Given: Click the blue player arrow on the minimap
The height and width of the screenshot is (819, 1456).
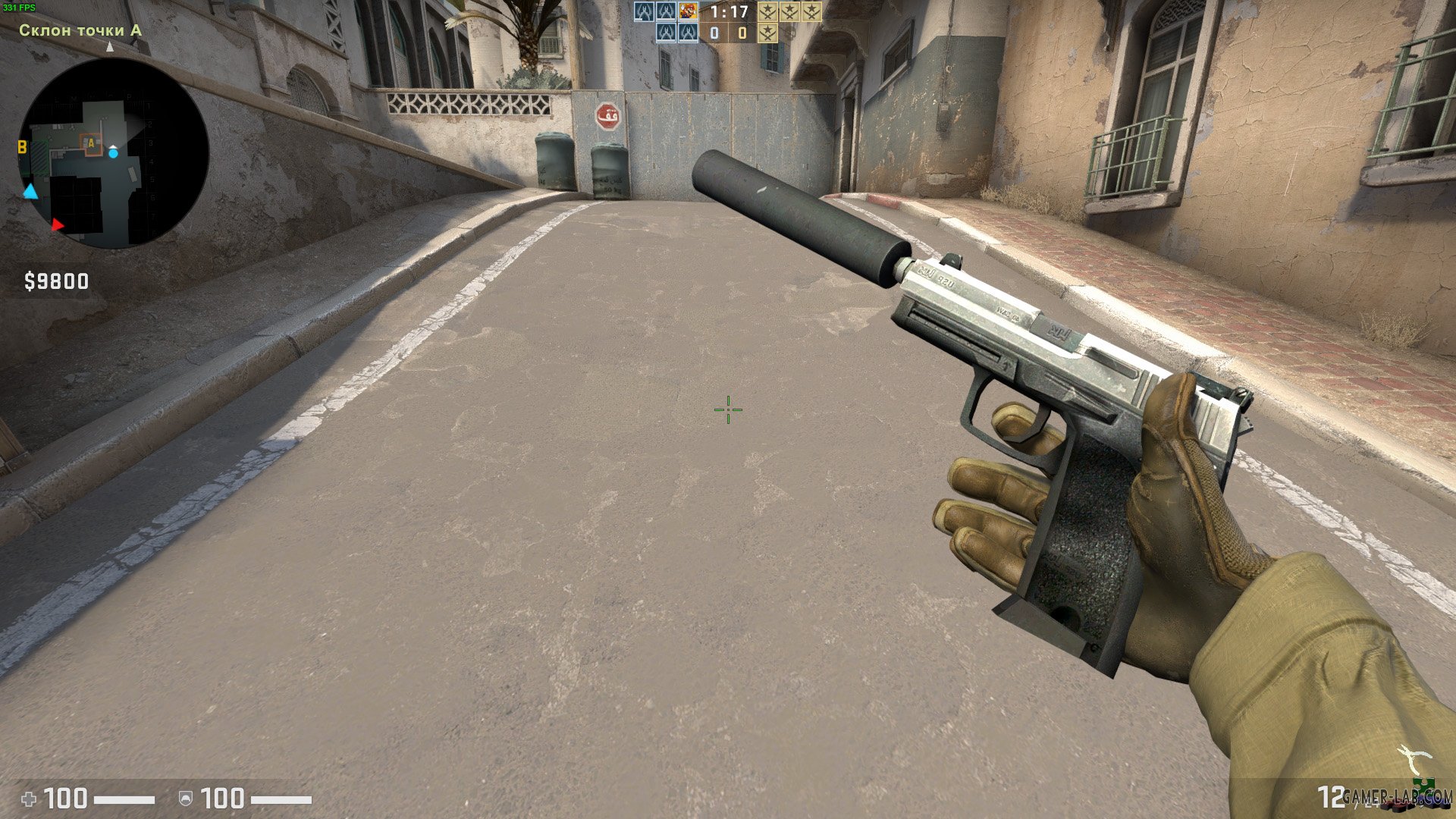Looking at the screenshot, I should point(30,191).
